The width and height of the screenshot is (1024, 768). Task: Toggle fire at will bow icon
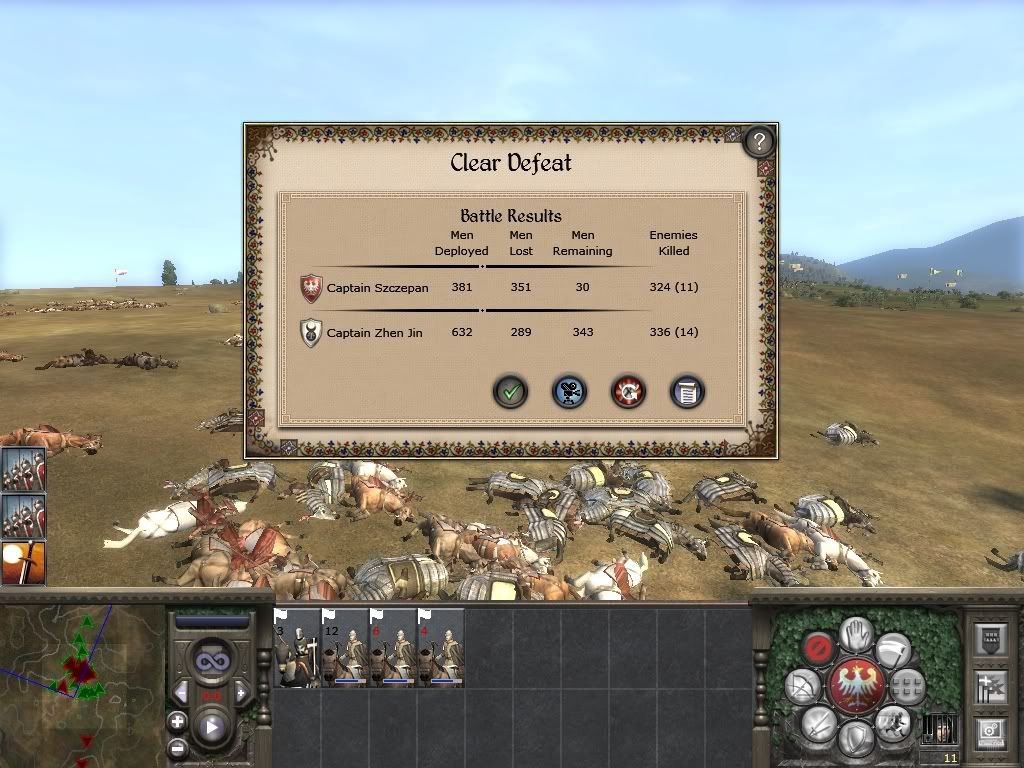coord(803,686)
